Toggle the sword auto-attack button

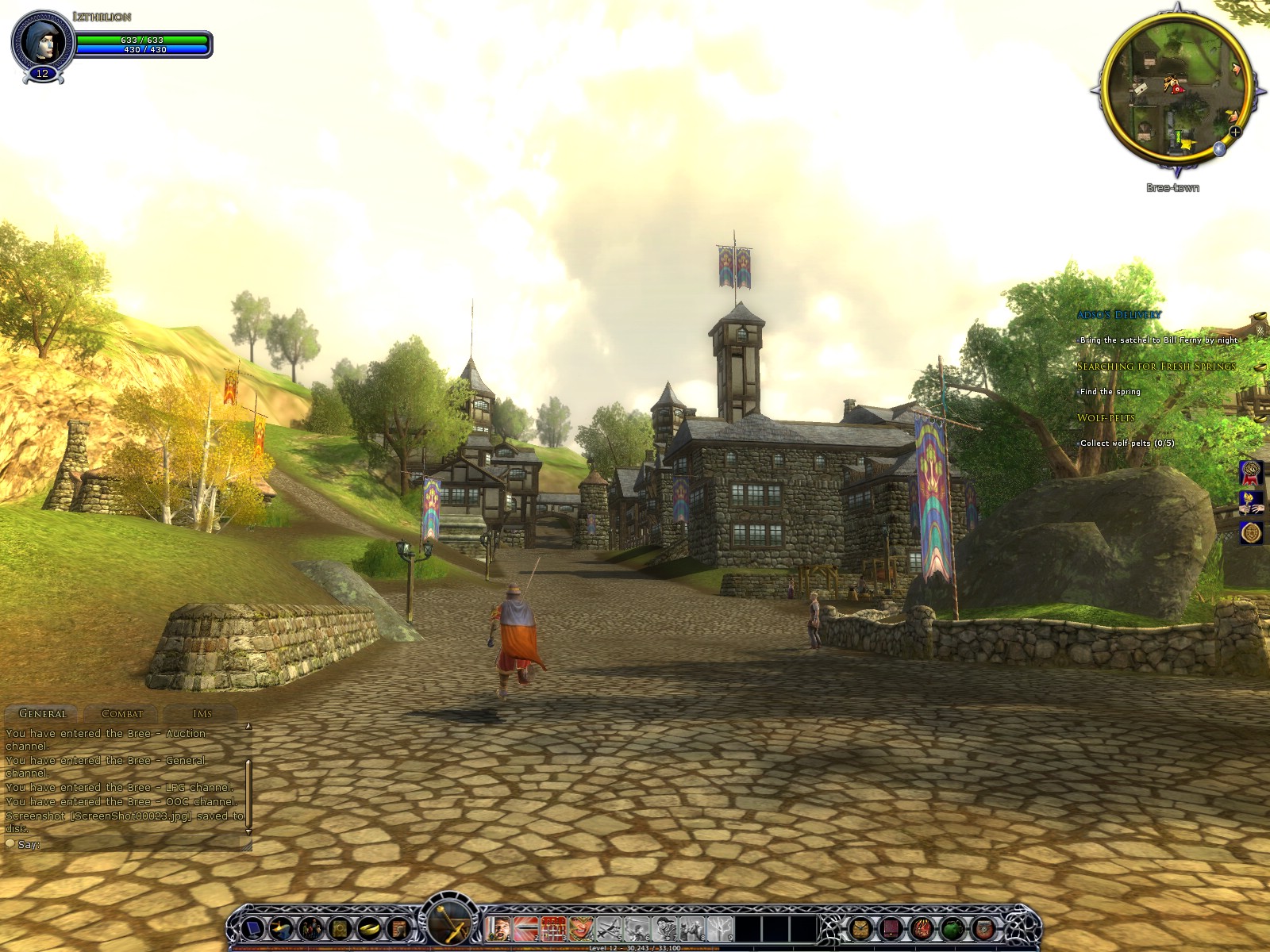[450, 922]
